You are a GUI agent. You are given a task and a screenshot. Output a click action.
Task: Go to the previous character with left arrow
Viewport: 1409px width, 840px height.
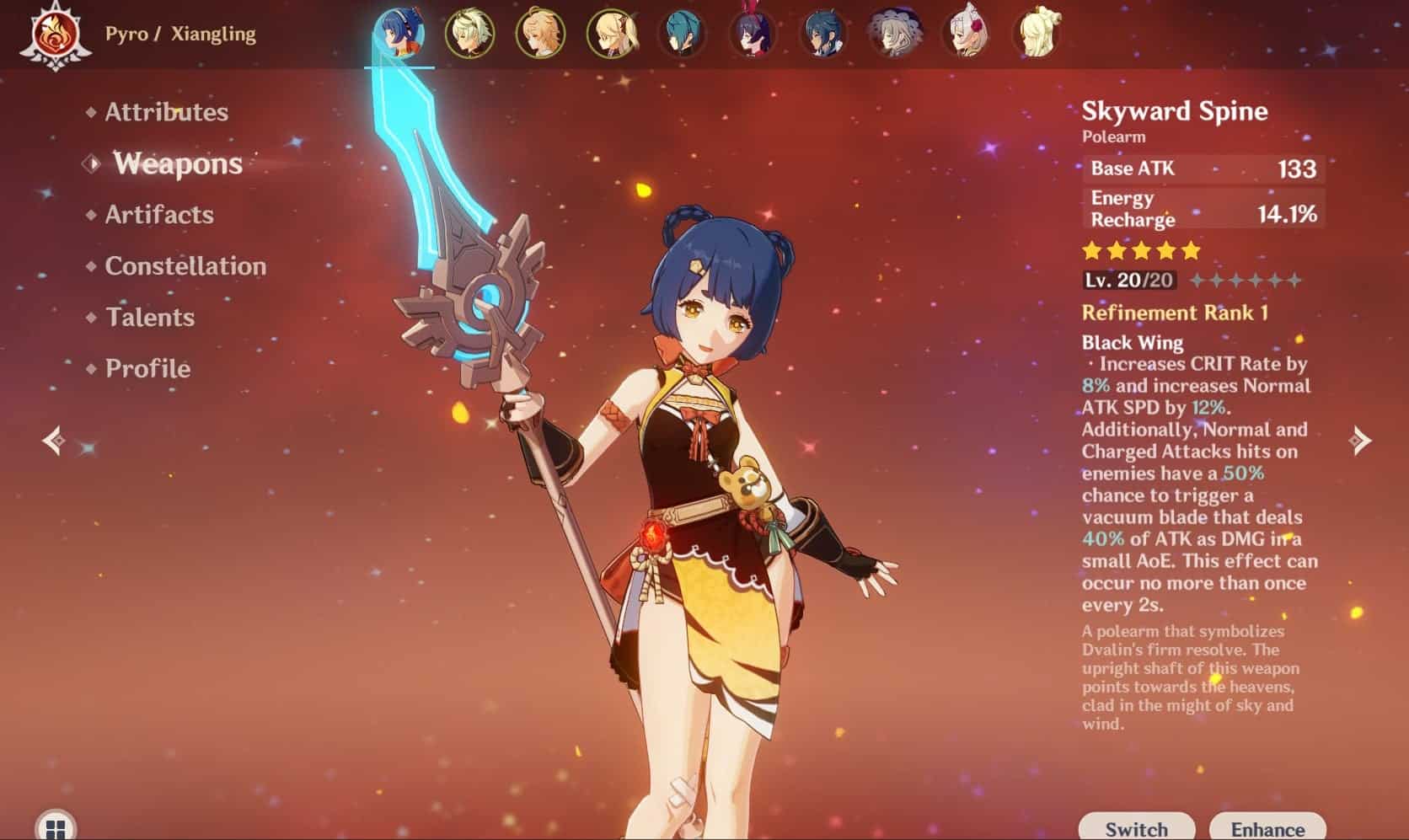[54, 440]
